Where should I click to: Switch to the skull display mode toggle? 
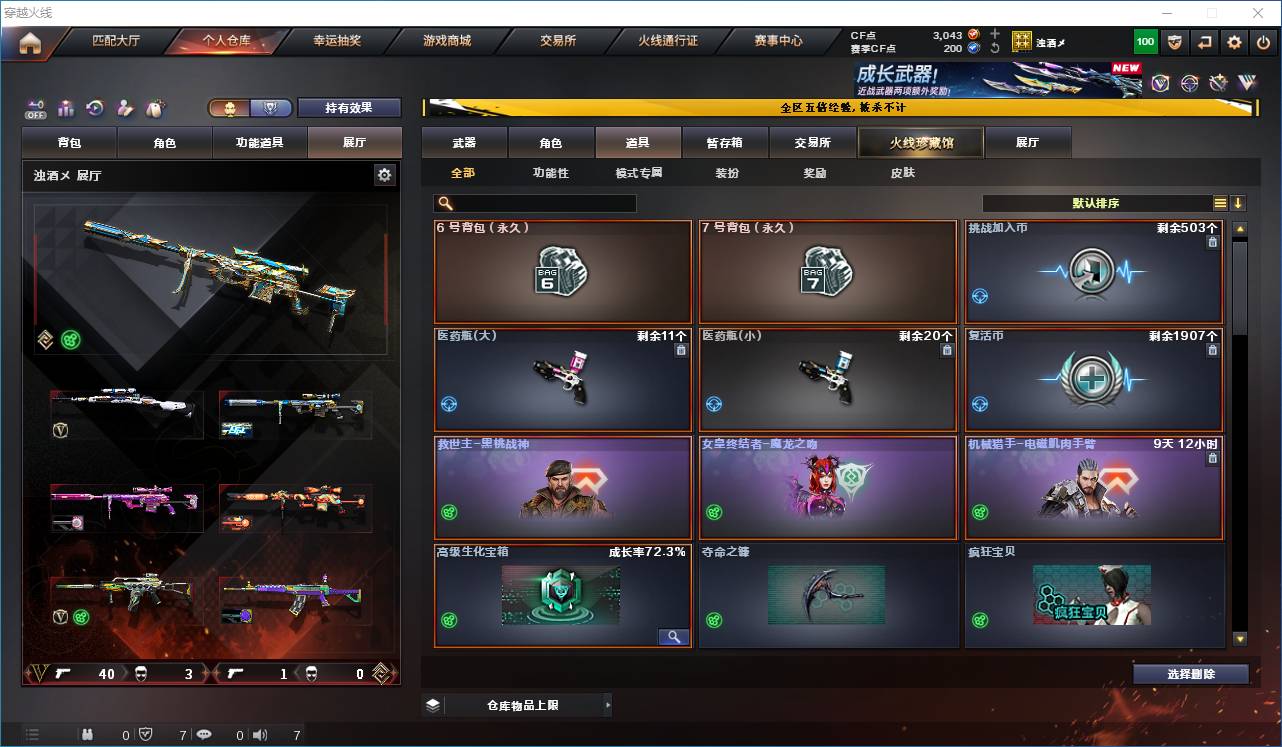point(231,108)
